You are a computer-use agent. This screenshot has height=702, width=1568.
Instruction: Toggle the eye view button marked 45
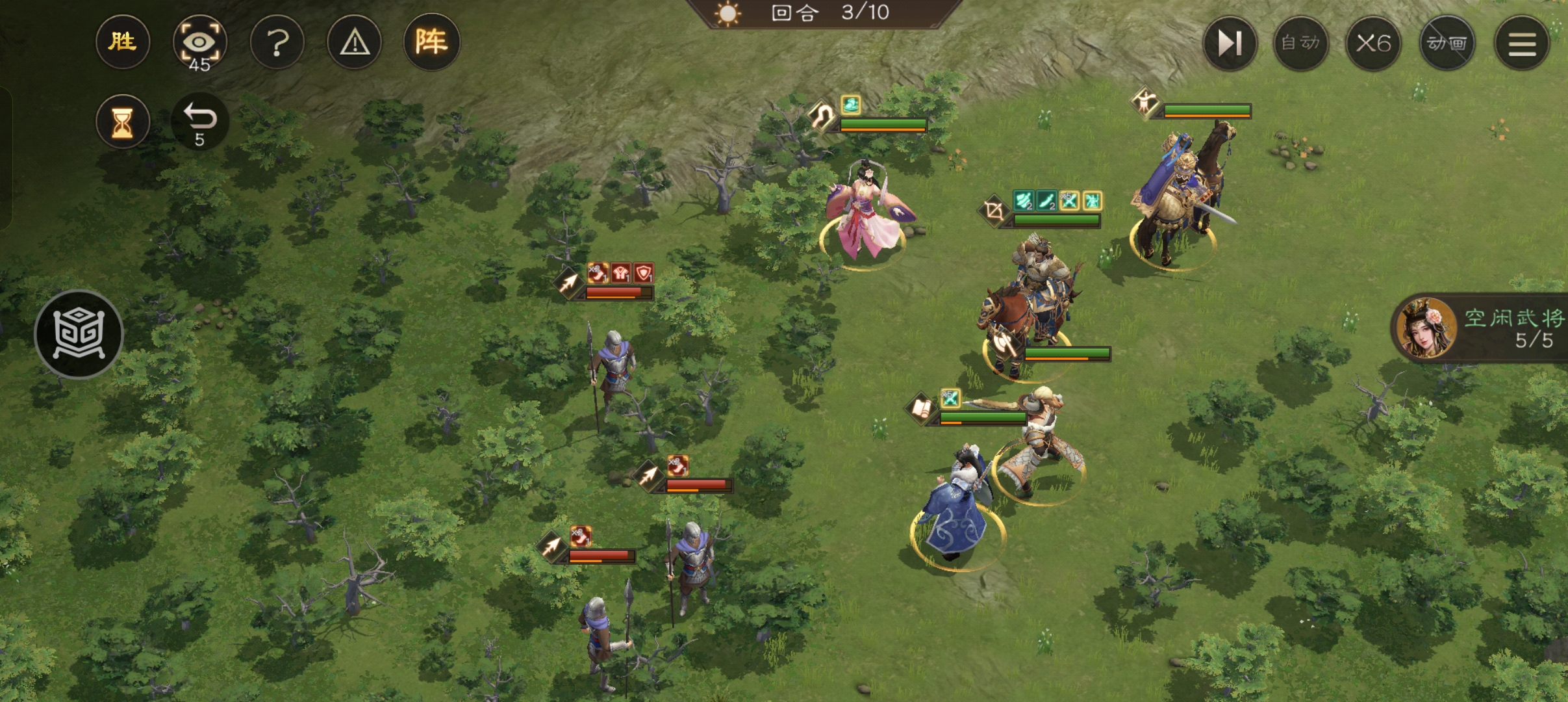tap(199, 43)
